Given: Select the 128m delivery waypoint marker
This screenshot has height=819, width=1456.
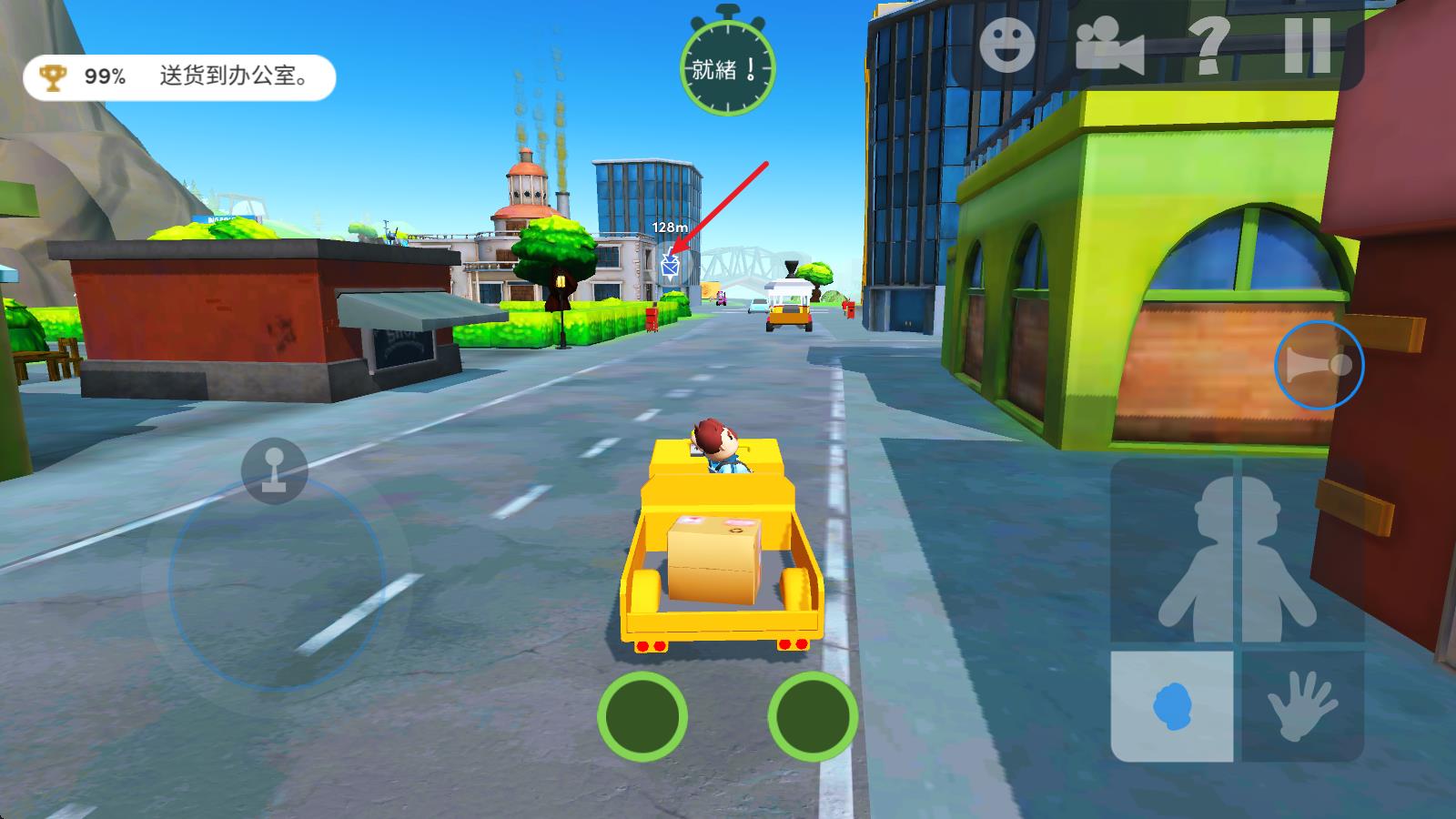Looking at the screenshot, I should 671,265.
